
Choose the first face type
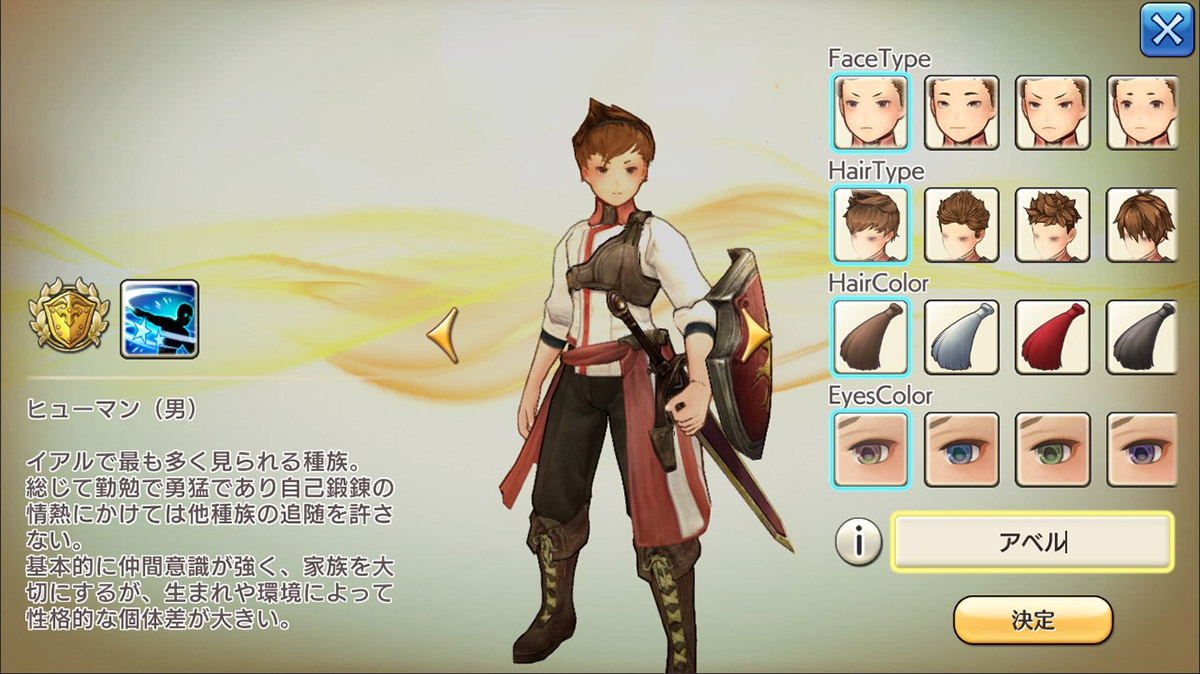[x=869, y=112]
